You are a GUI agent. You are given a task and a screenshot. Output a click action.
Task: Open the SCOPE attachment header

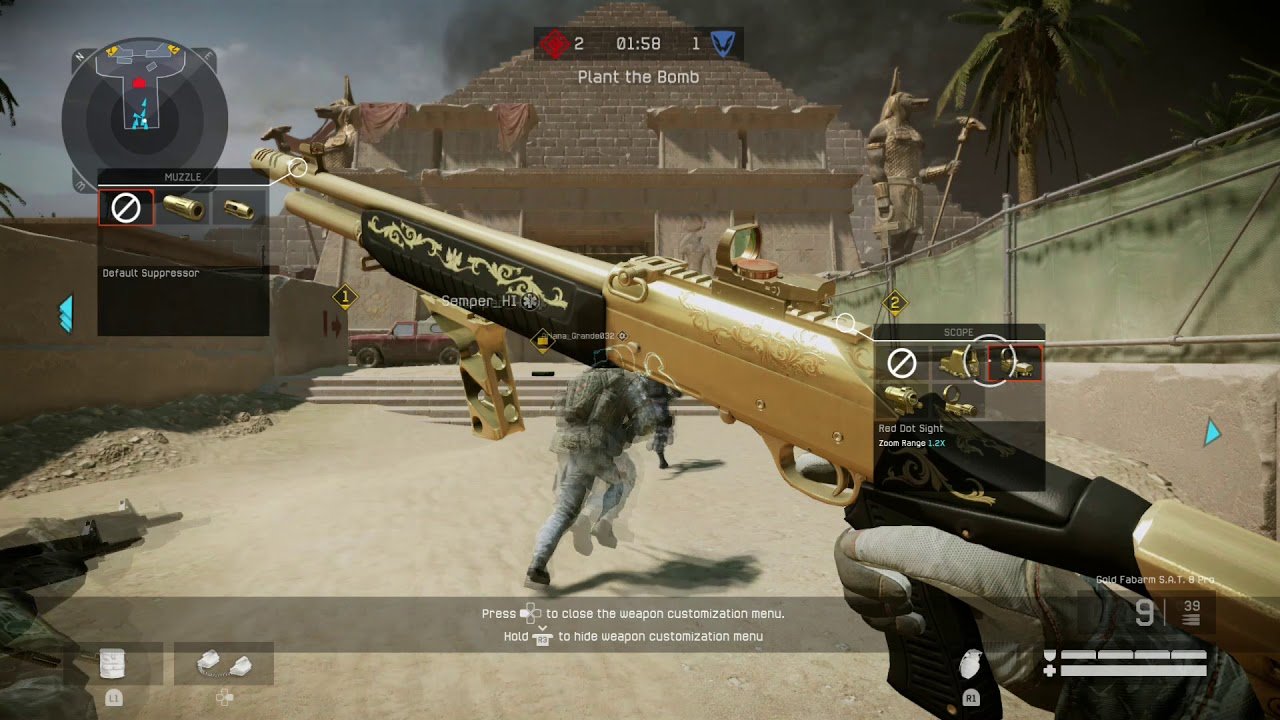pyautogui.click(x=958, y=332)
